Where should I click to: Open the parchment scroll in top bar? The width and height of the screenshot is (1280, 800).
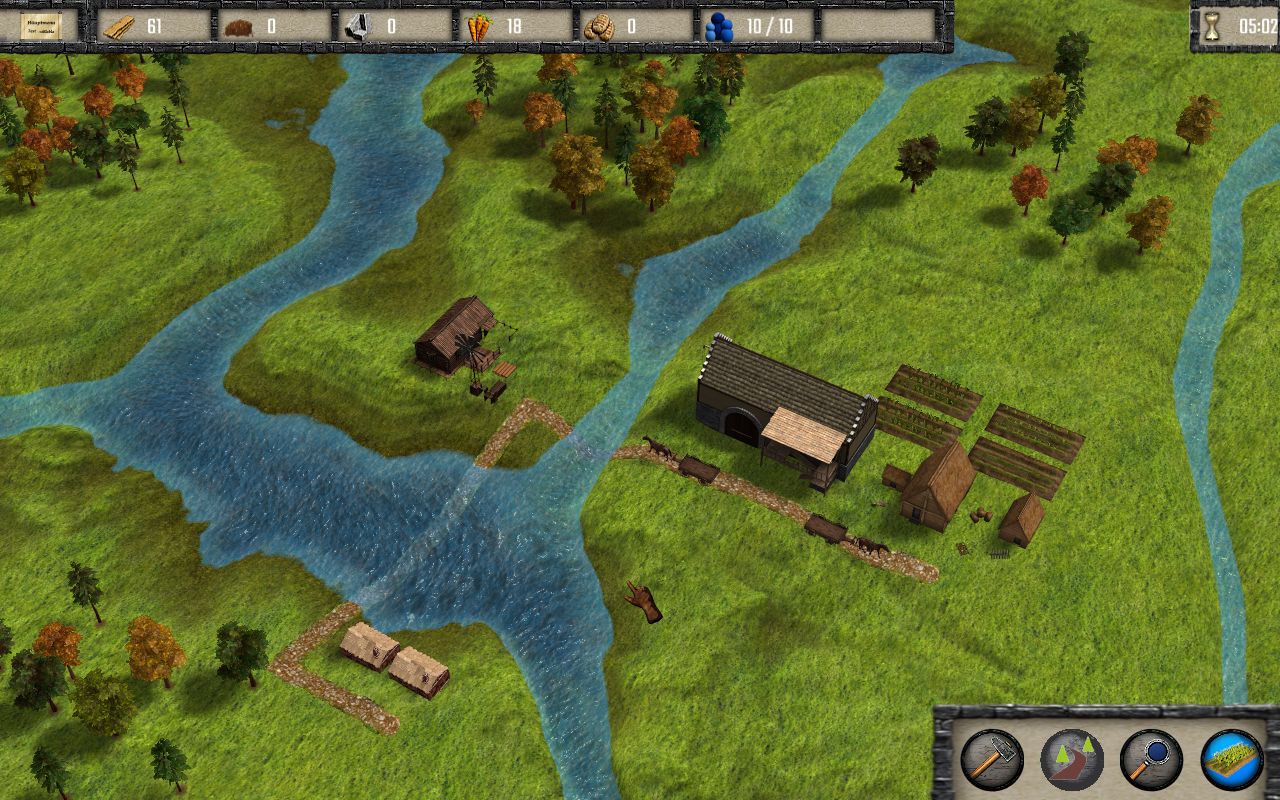click(40, 25)
